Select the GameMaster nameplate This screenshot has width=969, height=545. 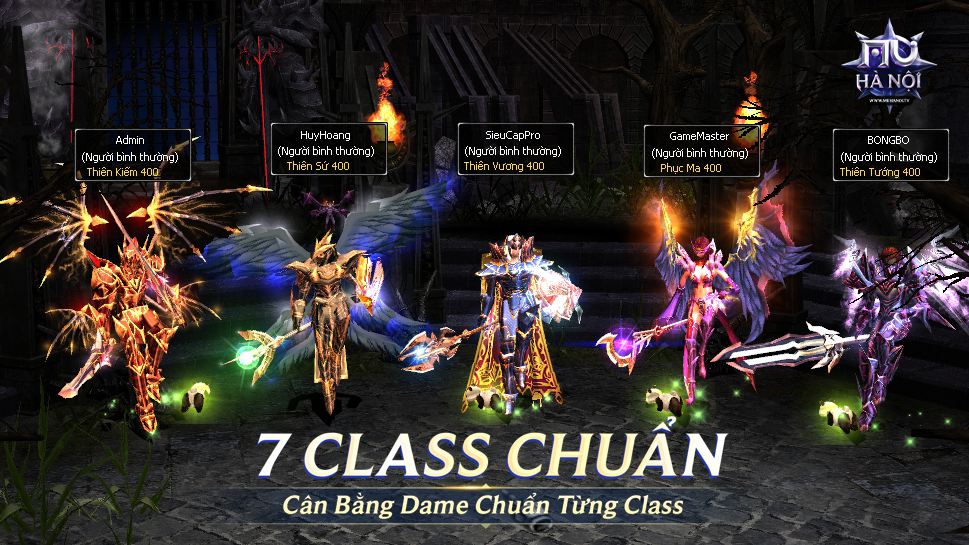click(699, 151)
